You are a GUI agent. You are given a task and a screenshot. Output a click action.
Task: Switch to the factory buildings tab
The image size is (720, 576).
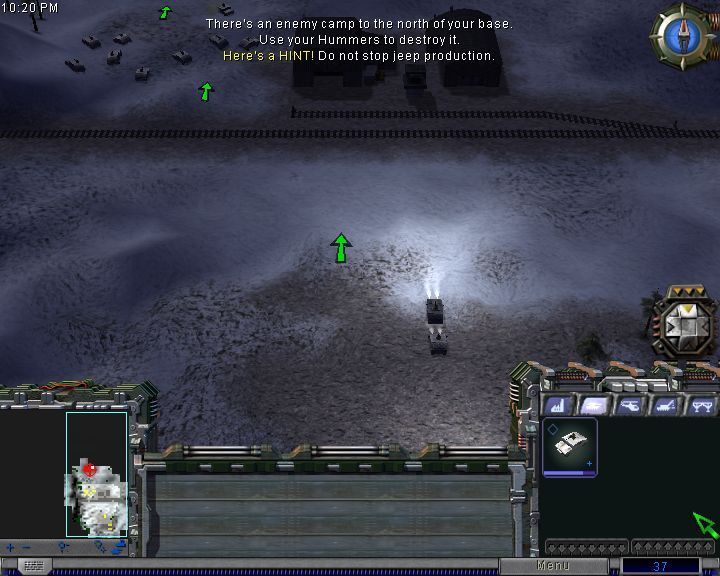pos(559,405)
